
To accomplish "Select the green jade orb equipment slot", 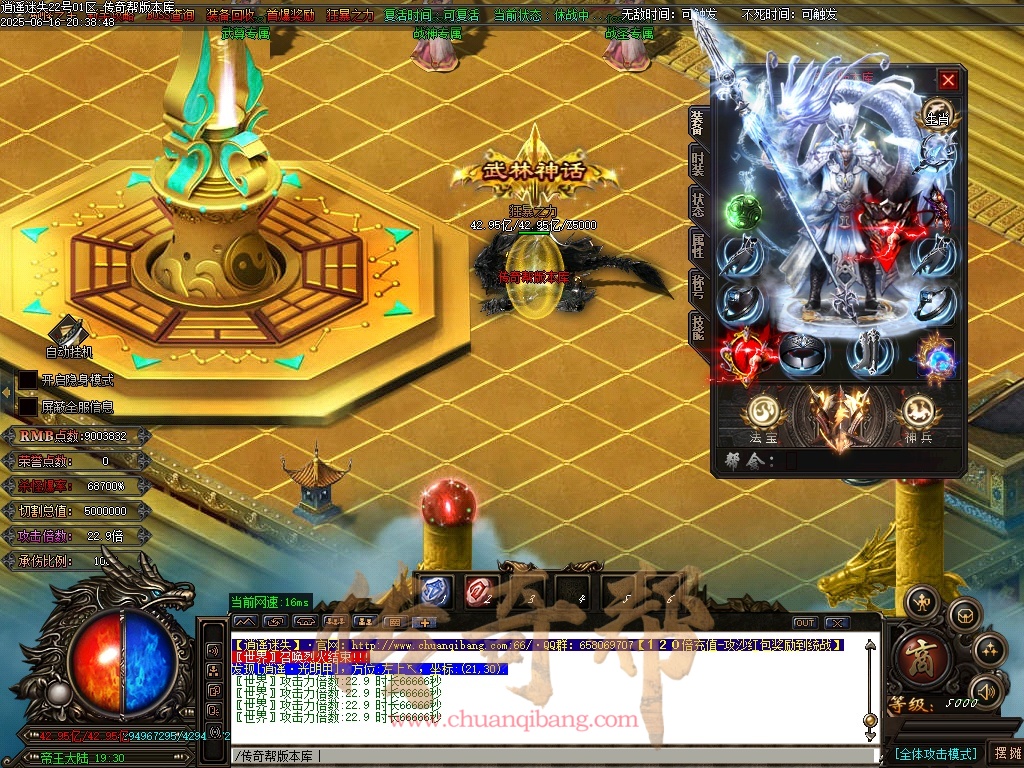I will tap(743, 212).
